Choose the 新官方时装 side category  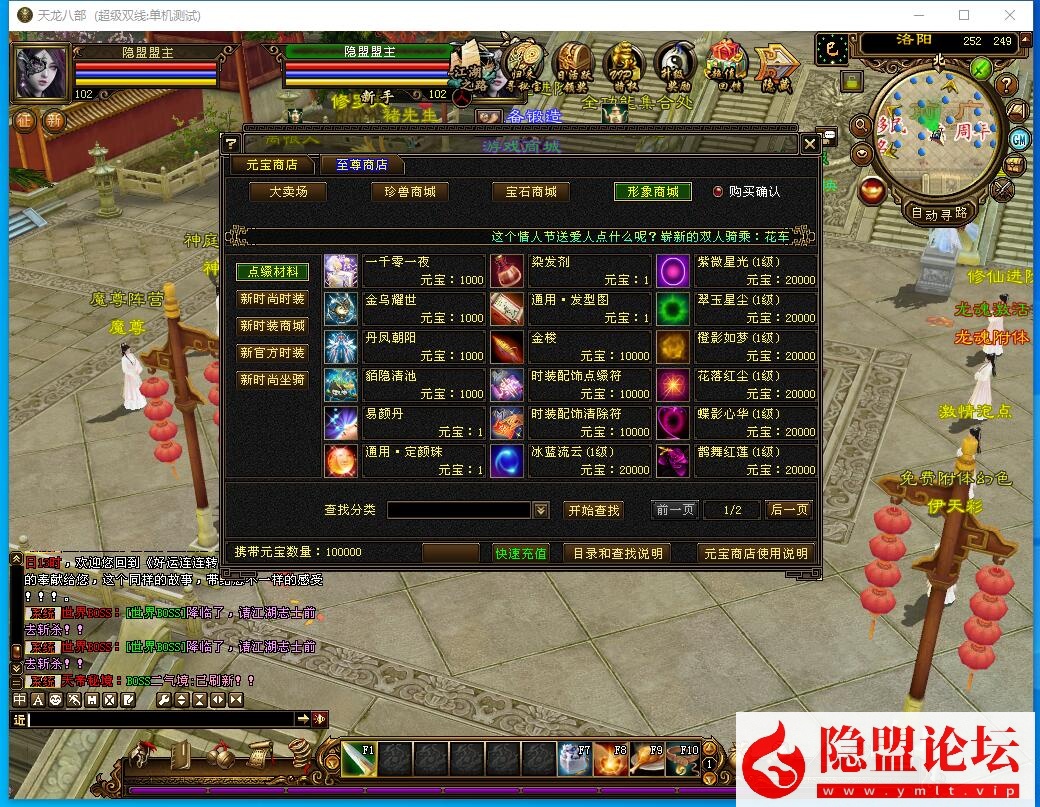pyautogui.click(x=272, y=353)
